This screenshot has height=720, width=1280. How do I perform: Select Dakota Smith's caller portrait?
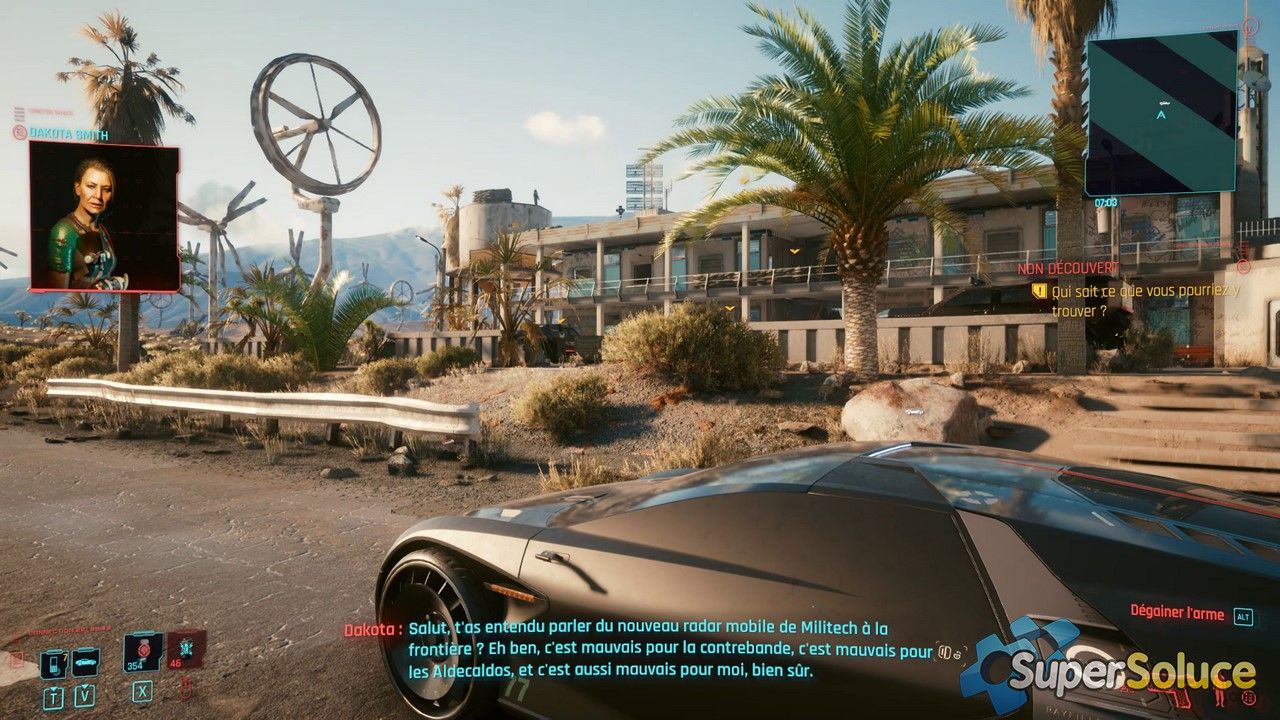(104, 217)
